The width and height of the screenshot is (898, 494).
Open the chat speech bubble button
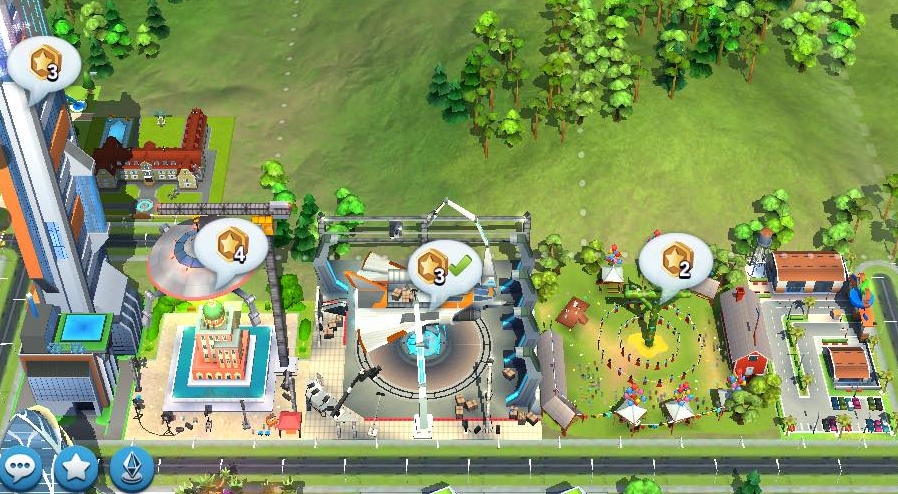click(x=21, y=466)
